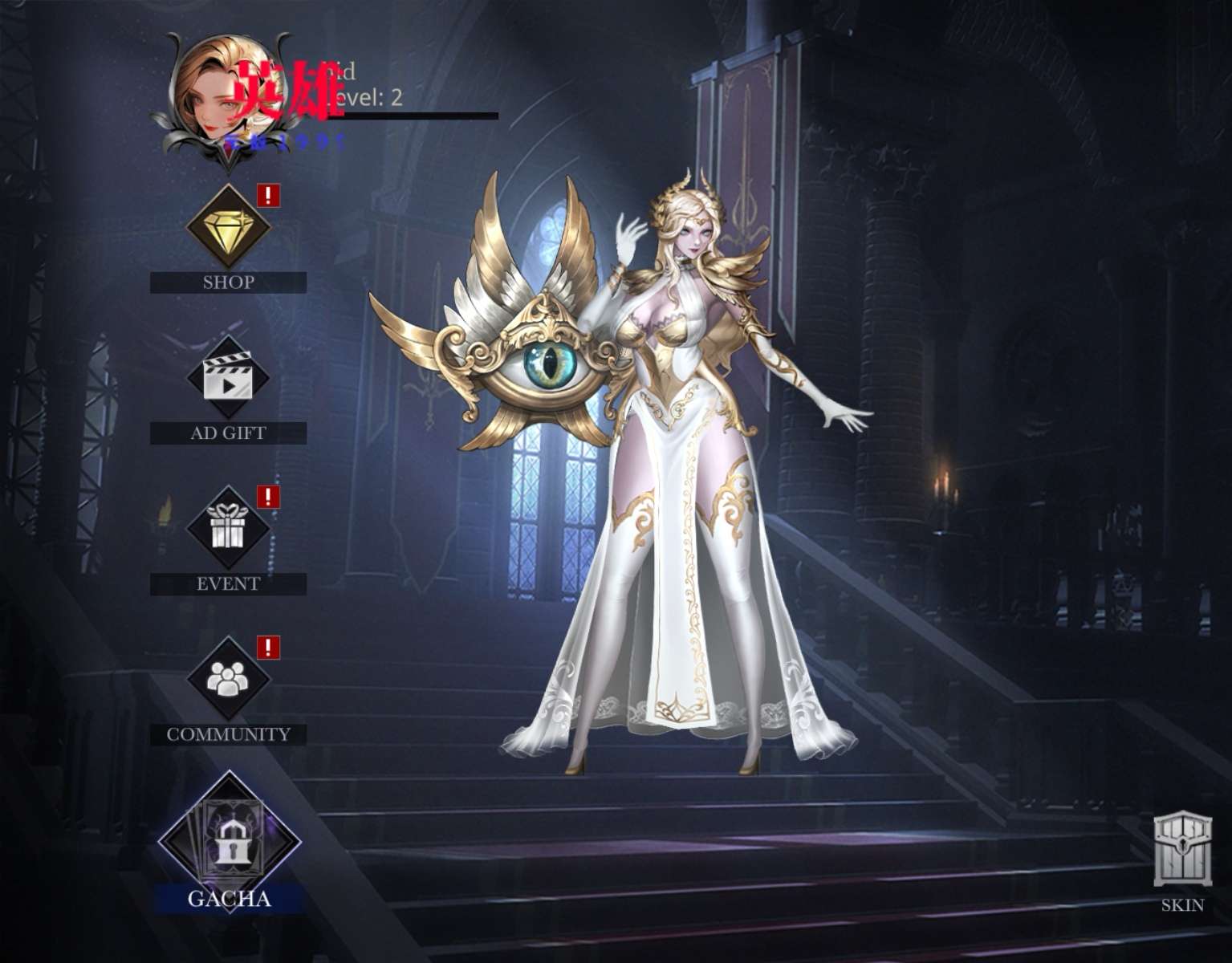Claim the Ad Gift clapperboard

coord(228,377)
